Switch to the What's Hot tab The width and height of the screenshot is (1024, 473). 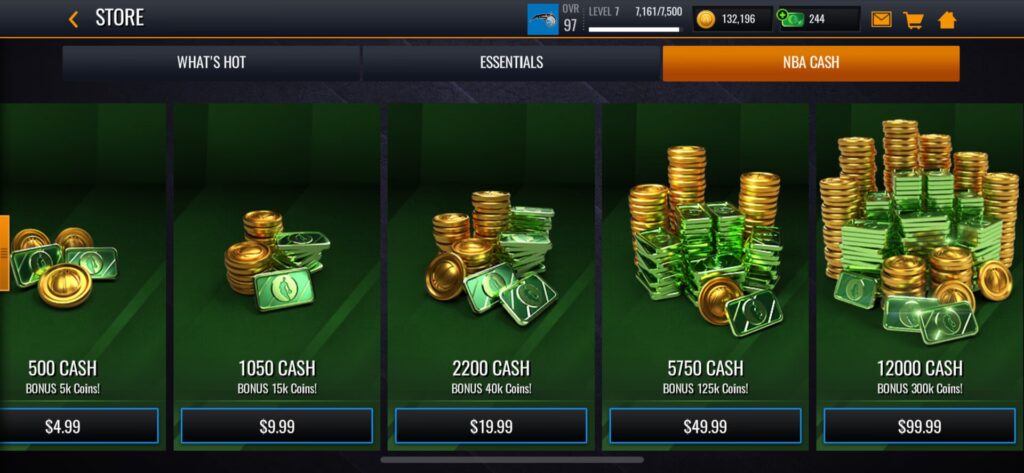point(211,63)
